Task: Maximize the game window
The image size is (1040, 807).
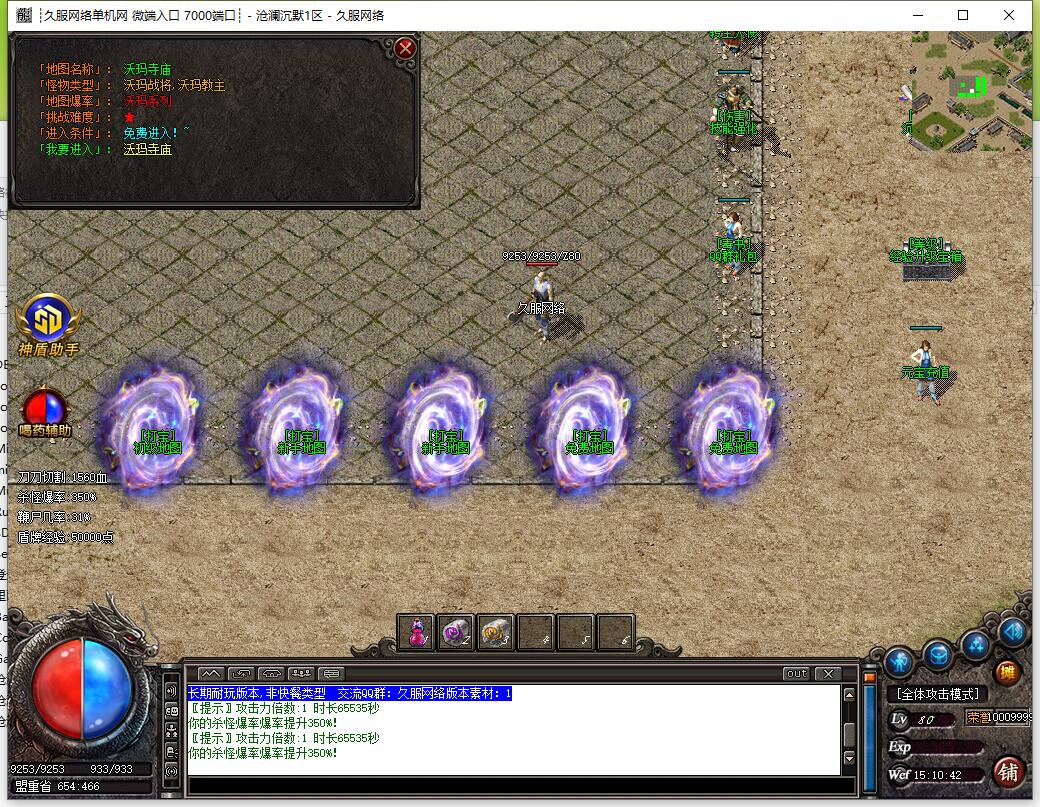Action: click(x=963, y=15)
